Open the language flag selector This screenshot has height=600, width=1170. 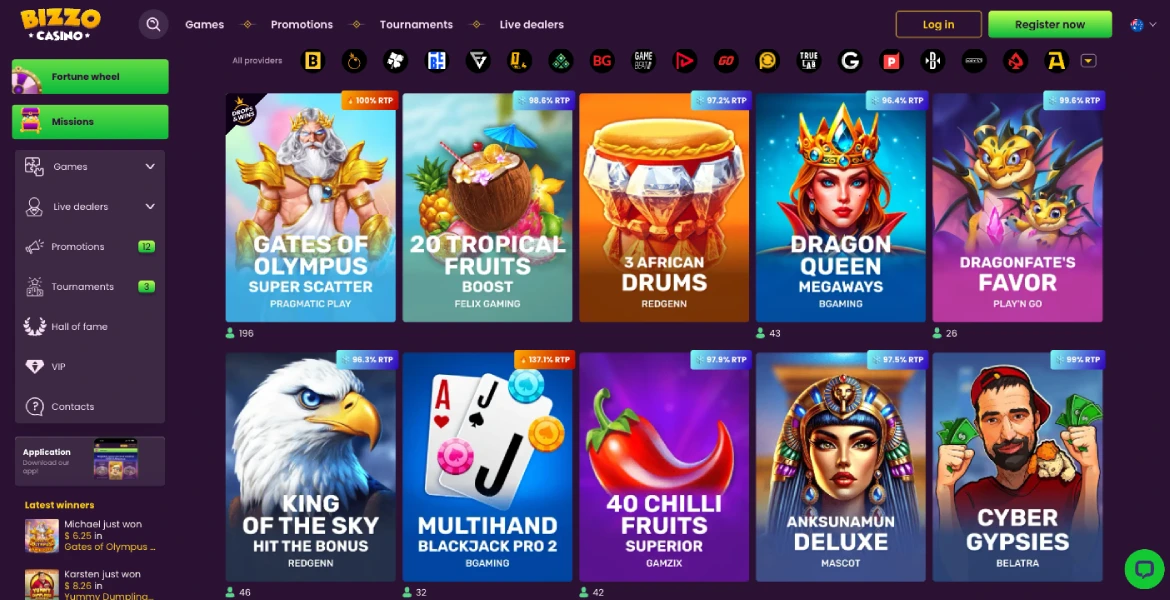pyautogui.click(x=1143, y=25)
